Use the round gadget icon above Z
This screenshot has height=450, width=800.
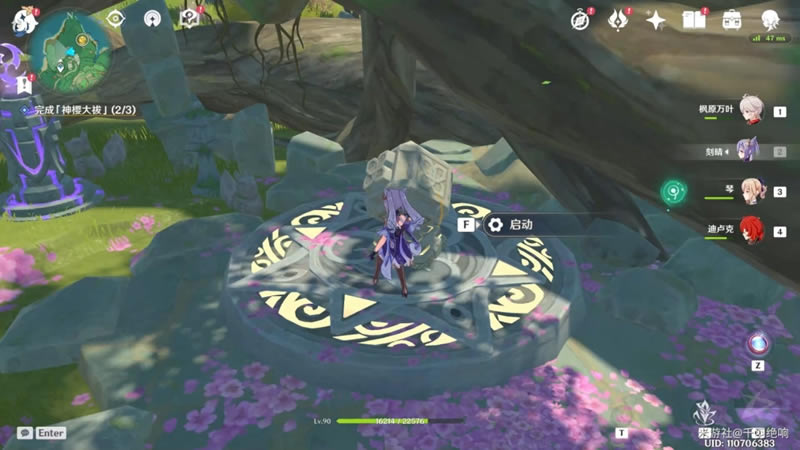click(758, 343)
